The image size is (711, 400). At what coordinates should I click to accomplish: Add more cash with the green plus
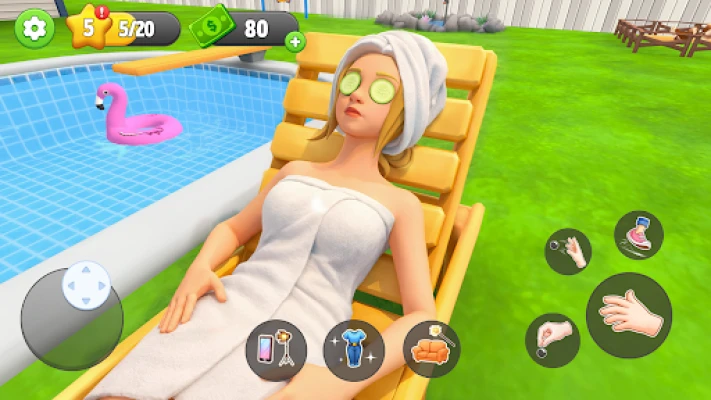point(294,41)
